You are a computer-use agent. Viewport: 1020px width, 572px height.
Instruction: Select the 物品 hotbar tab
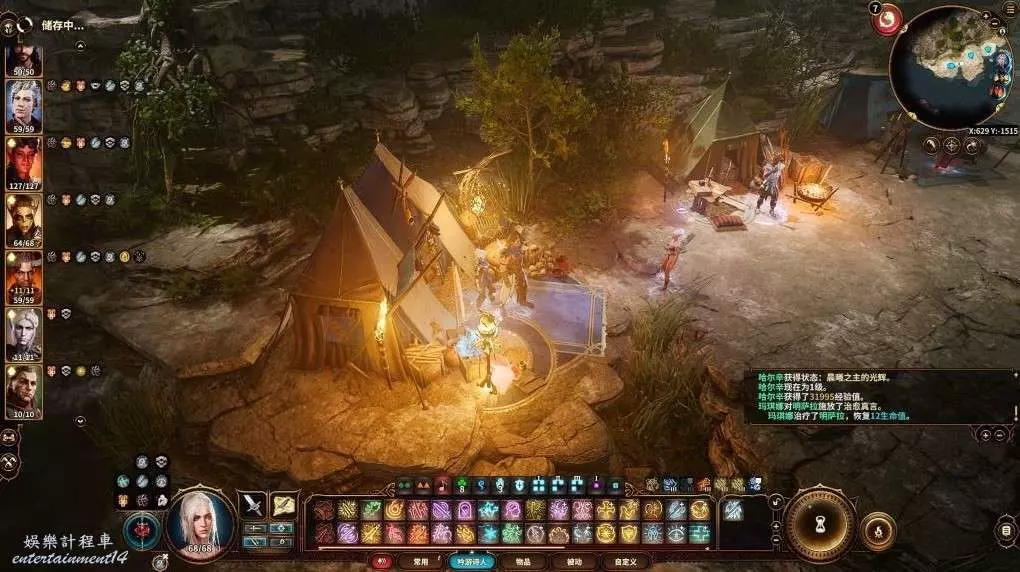[x=523, y=562]
